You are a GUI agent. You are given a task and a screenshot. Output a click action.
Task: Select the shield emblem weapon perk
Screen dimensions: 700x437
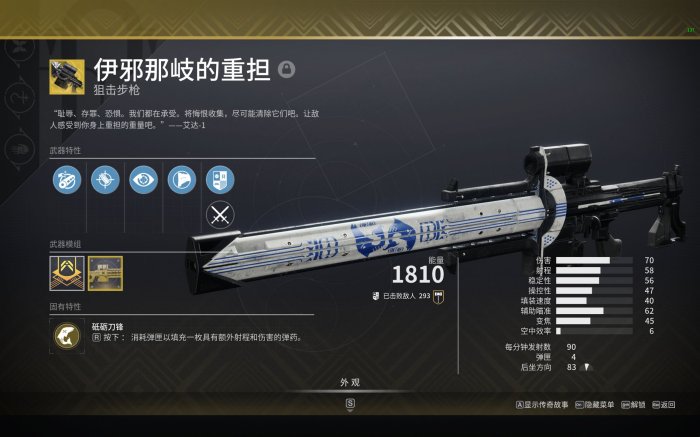219,179
